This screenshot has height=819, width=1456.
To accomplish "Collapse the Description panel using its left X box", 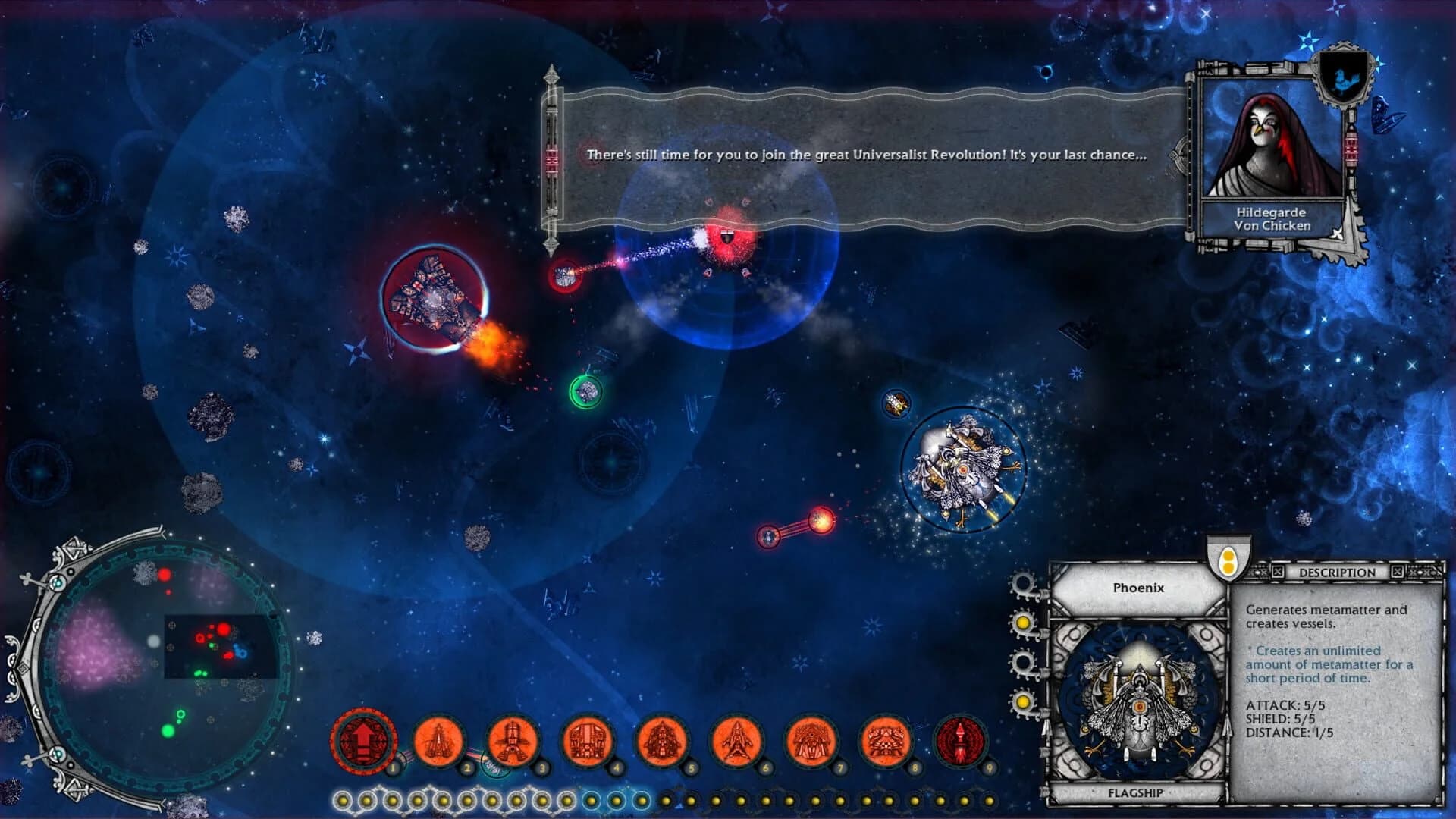I will (1276, 571).
